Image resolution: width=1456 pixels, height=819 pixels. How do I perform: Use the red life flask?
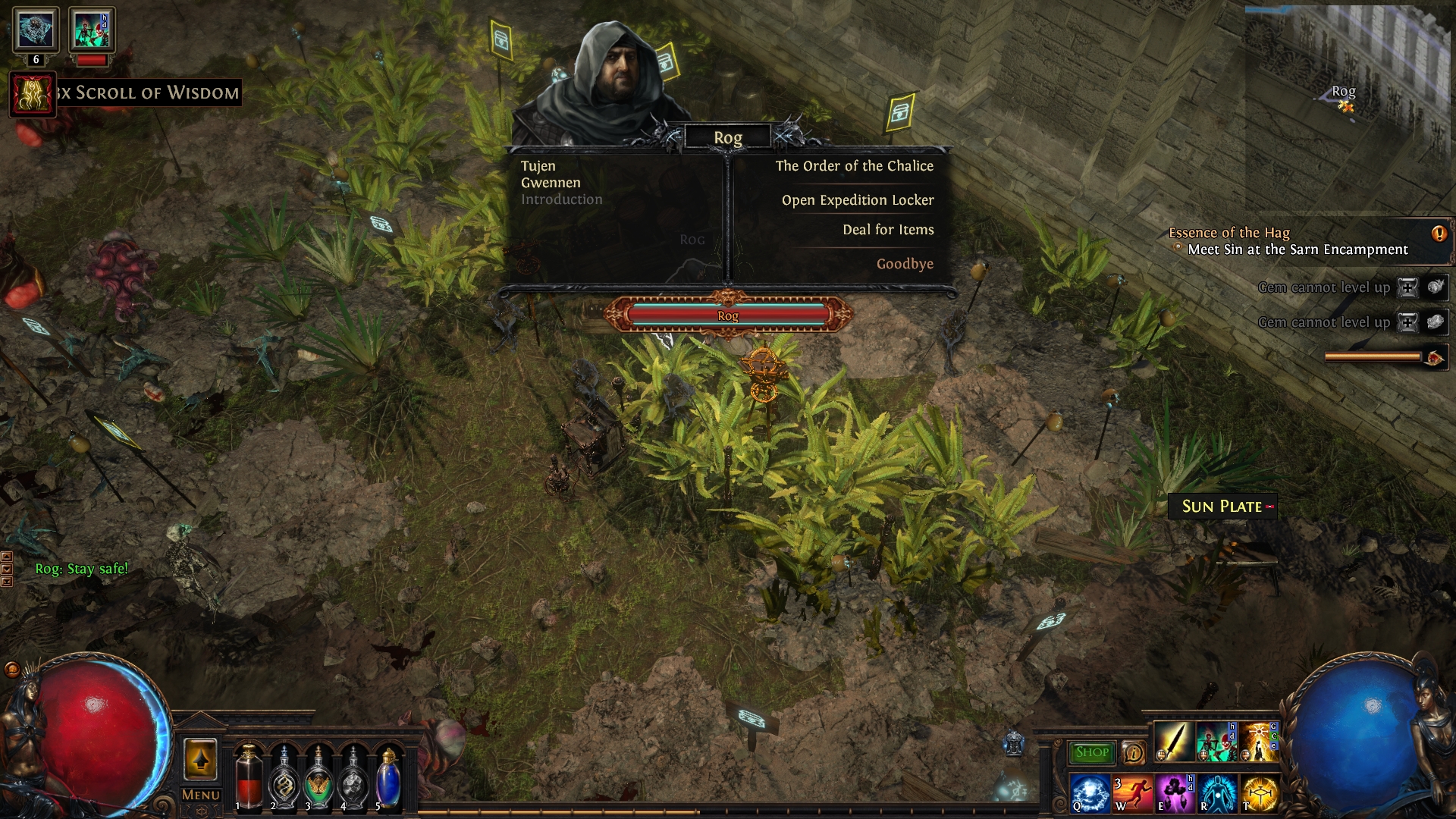click(x=249, y=777)
